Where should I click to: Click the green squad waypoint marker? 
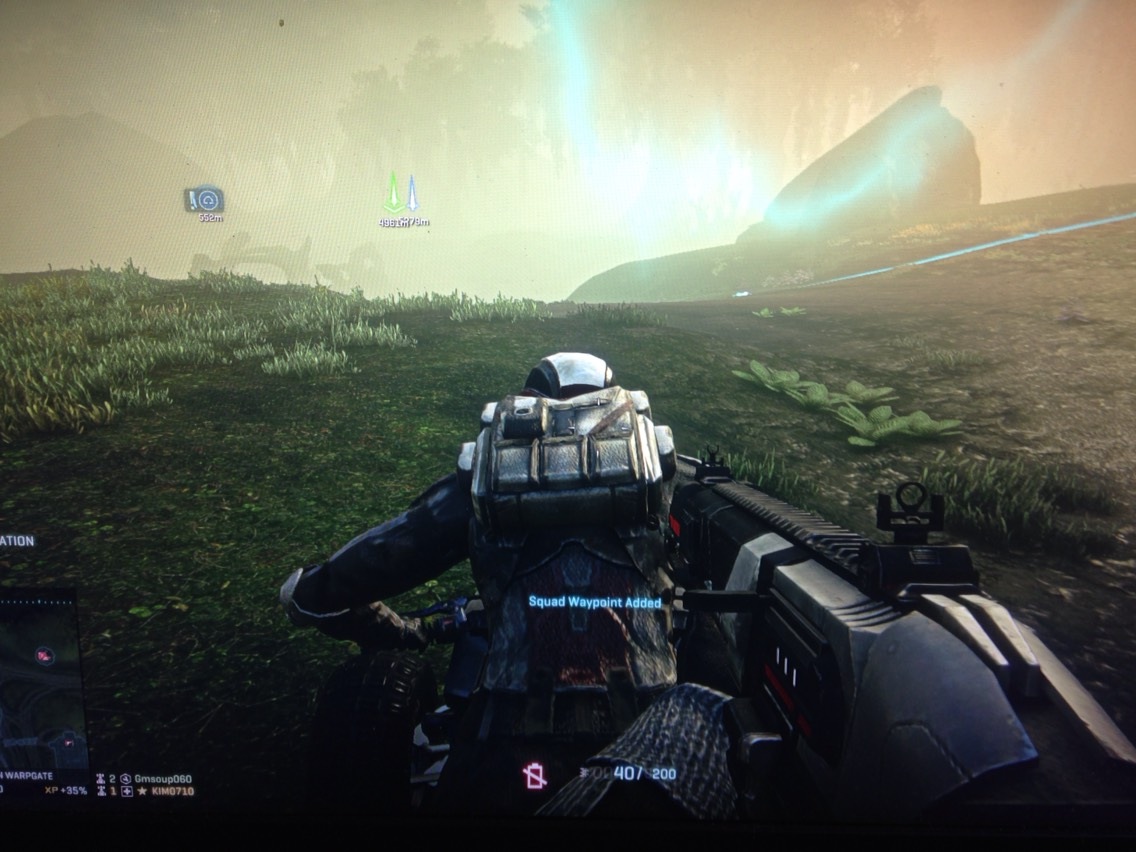[x=393, y=193]
